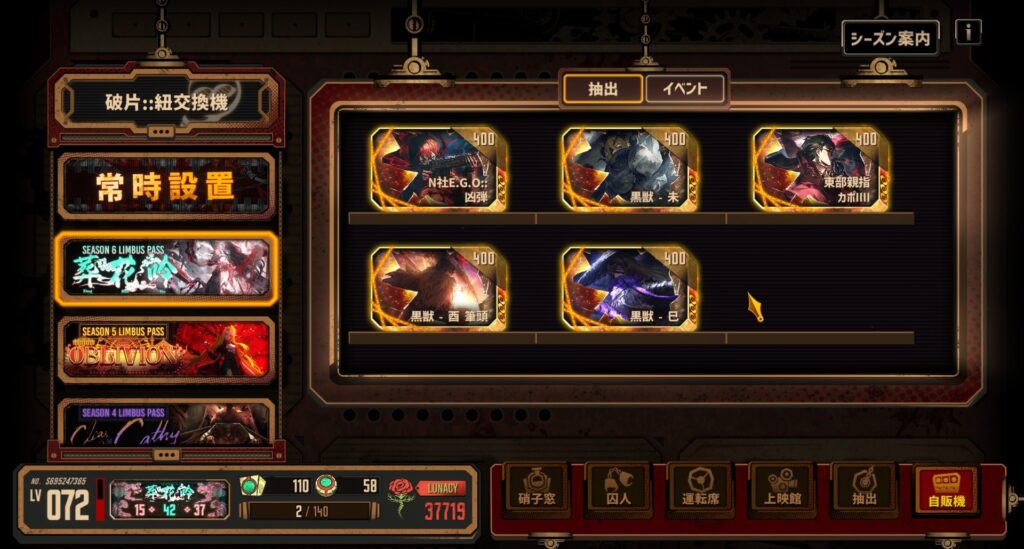Choose the Season 6 Limbus Pass banner
The width and height of the screenshot is (1024, 549).
[166, 268]
